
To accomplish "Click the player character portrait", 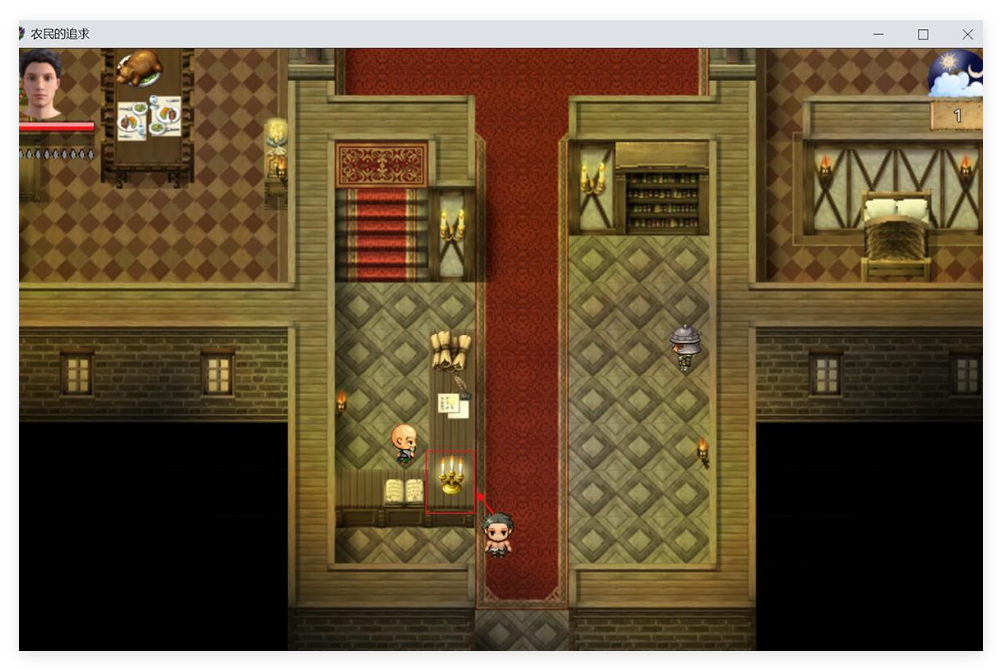I will 41,85.
